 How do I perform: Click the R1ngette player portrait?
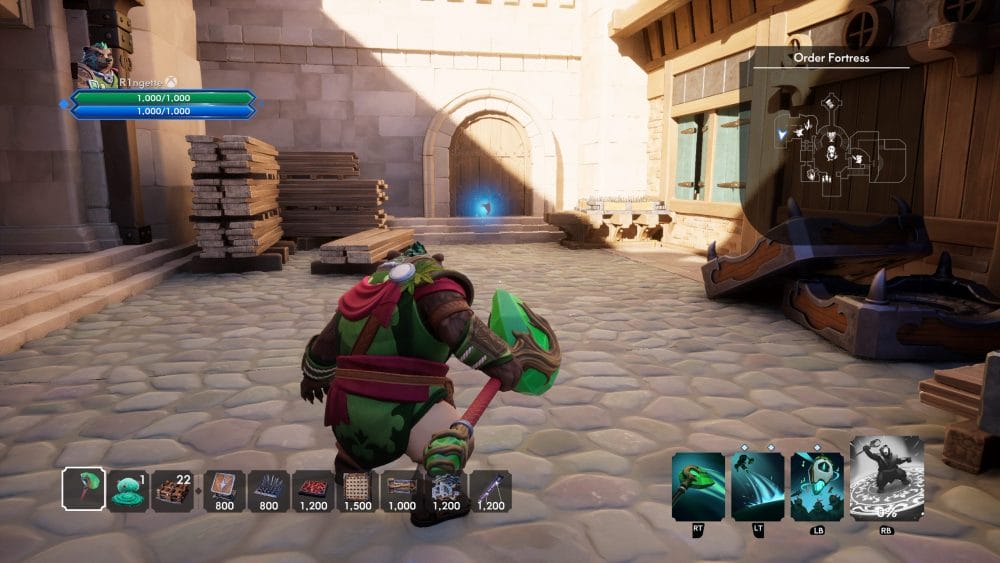96,63
